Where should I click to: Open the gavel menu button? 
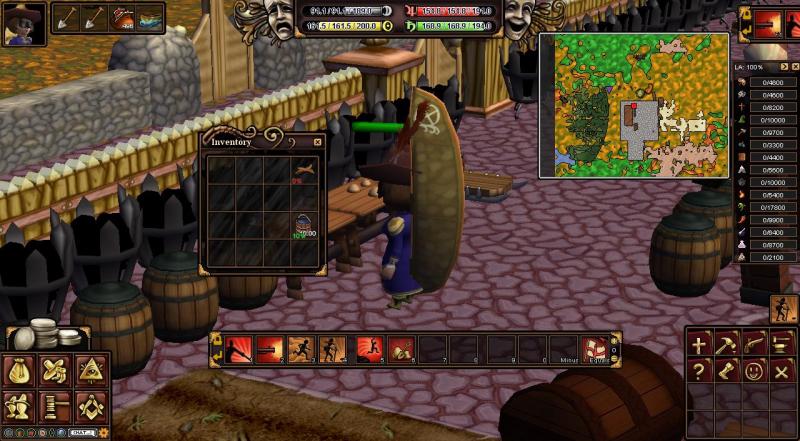click(x=54, y=406)
